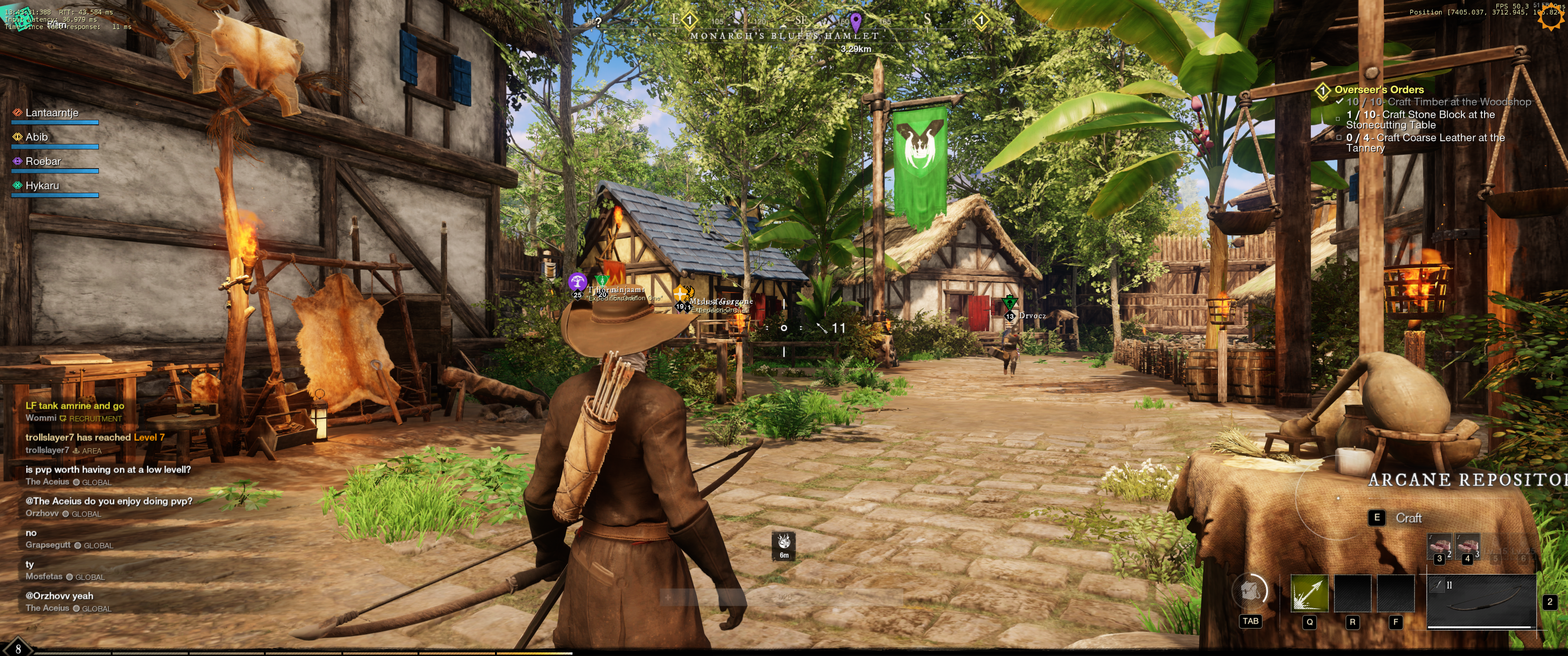Select the question mark compass marker
This screenshot has height=656, width=1568.
598,22
